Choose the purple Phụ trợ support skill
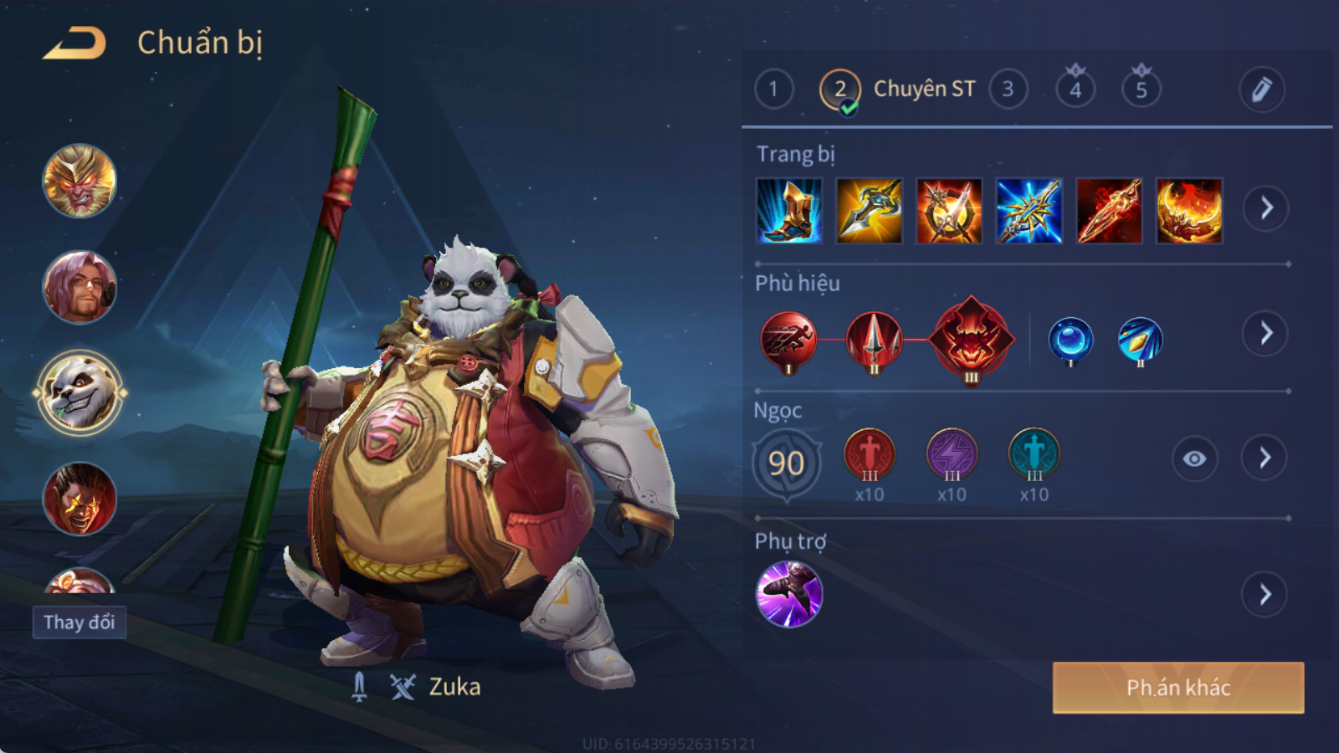This screenshot has height=753, width=1339. [789, 594]
